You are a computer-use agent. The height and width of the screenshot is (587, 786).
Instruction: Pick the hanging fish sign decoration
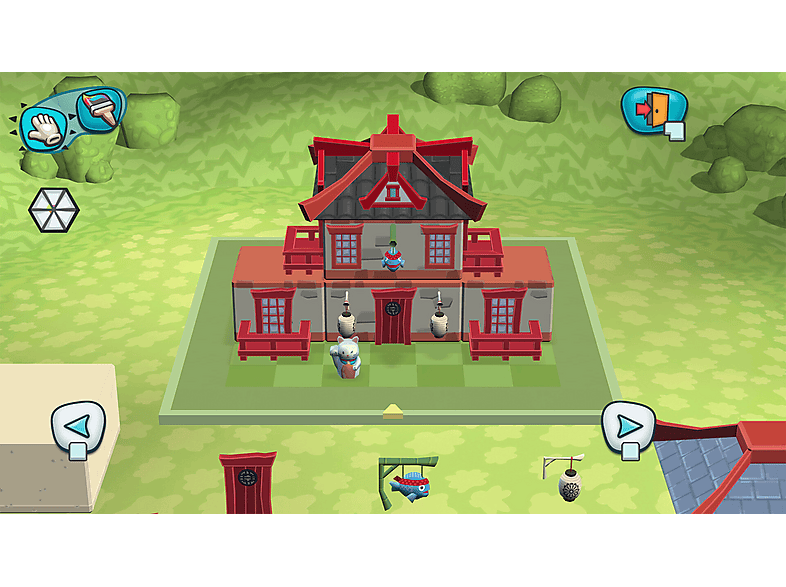click(408, 483)
